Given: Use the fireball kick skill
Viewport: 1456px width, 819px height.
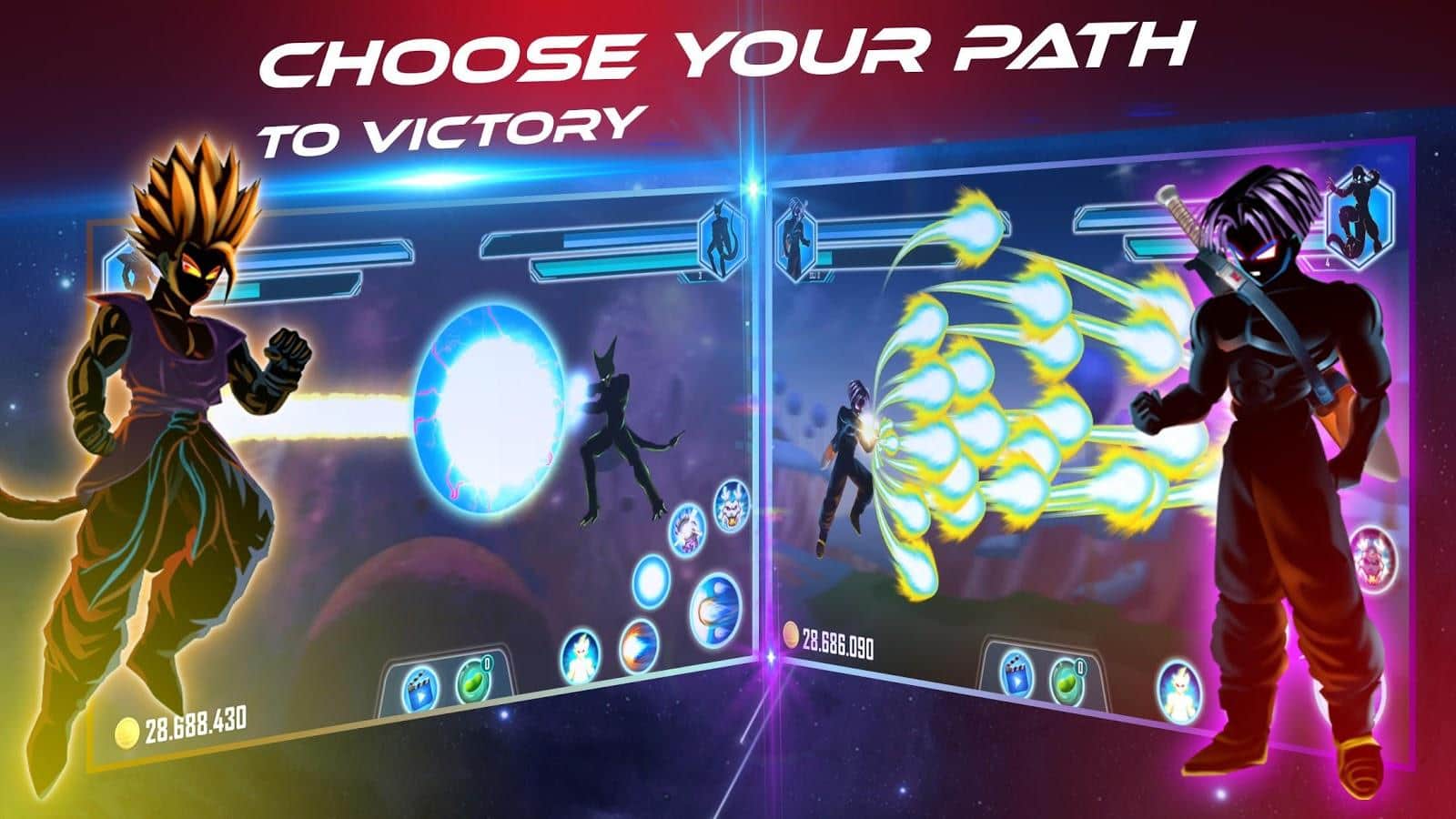Looking at the screenshot, I should pos(639,648).
